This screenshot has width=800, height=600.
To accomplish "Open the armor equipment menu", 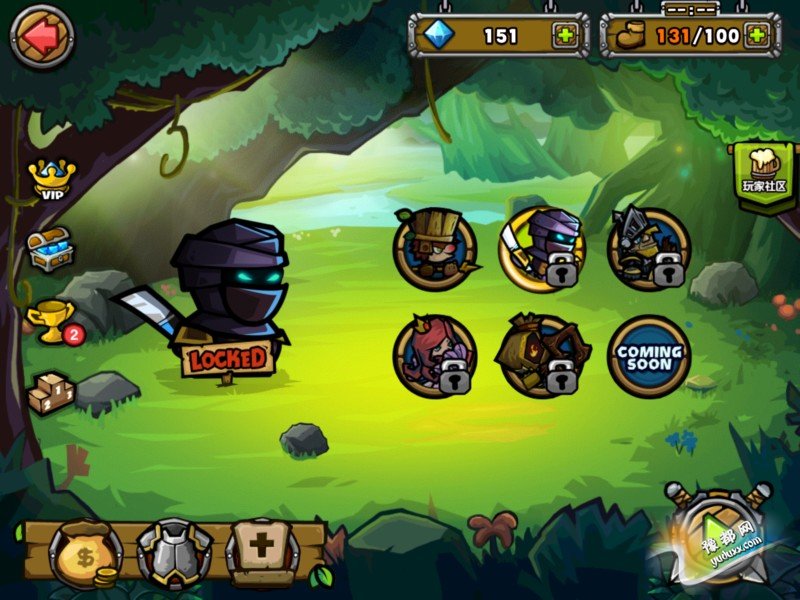I will click(175, 553).
